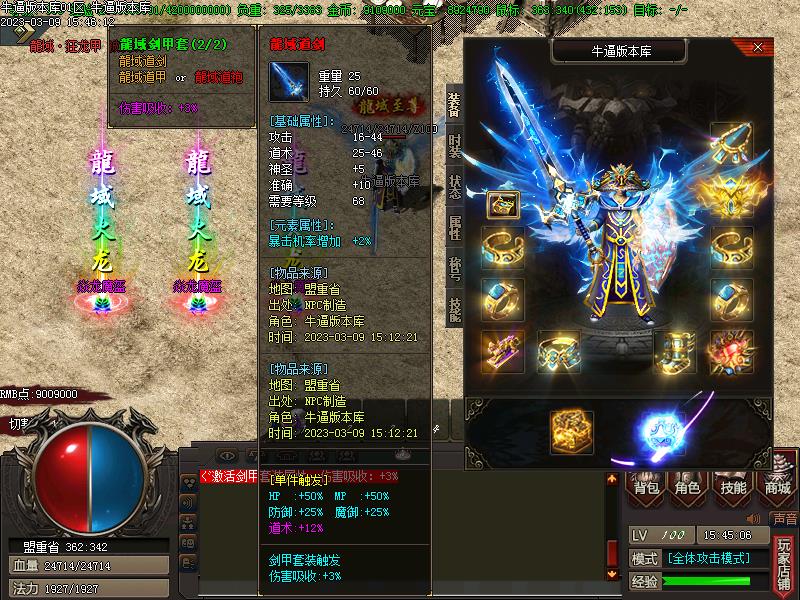Select the golden boots equipment slot
This screenshot has height=600, width=800.
point(675,351)
